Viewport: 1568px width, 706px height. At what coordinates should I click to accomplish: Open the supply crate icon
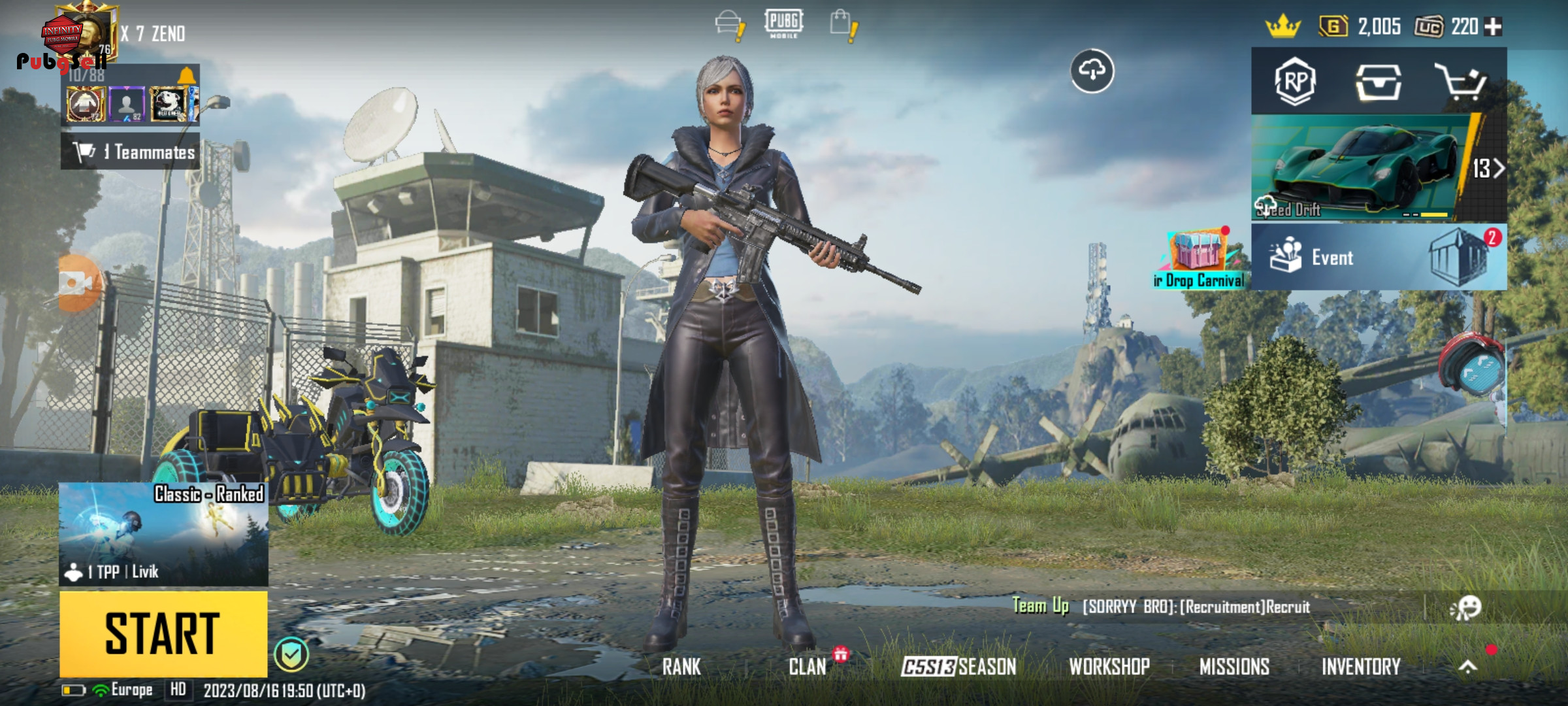pyautogui.click(x=1378, y=82)
